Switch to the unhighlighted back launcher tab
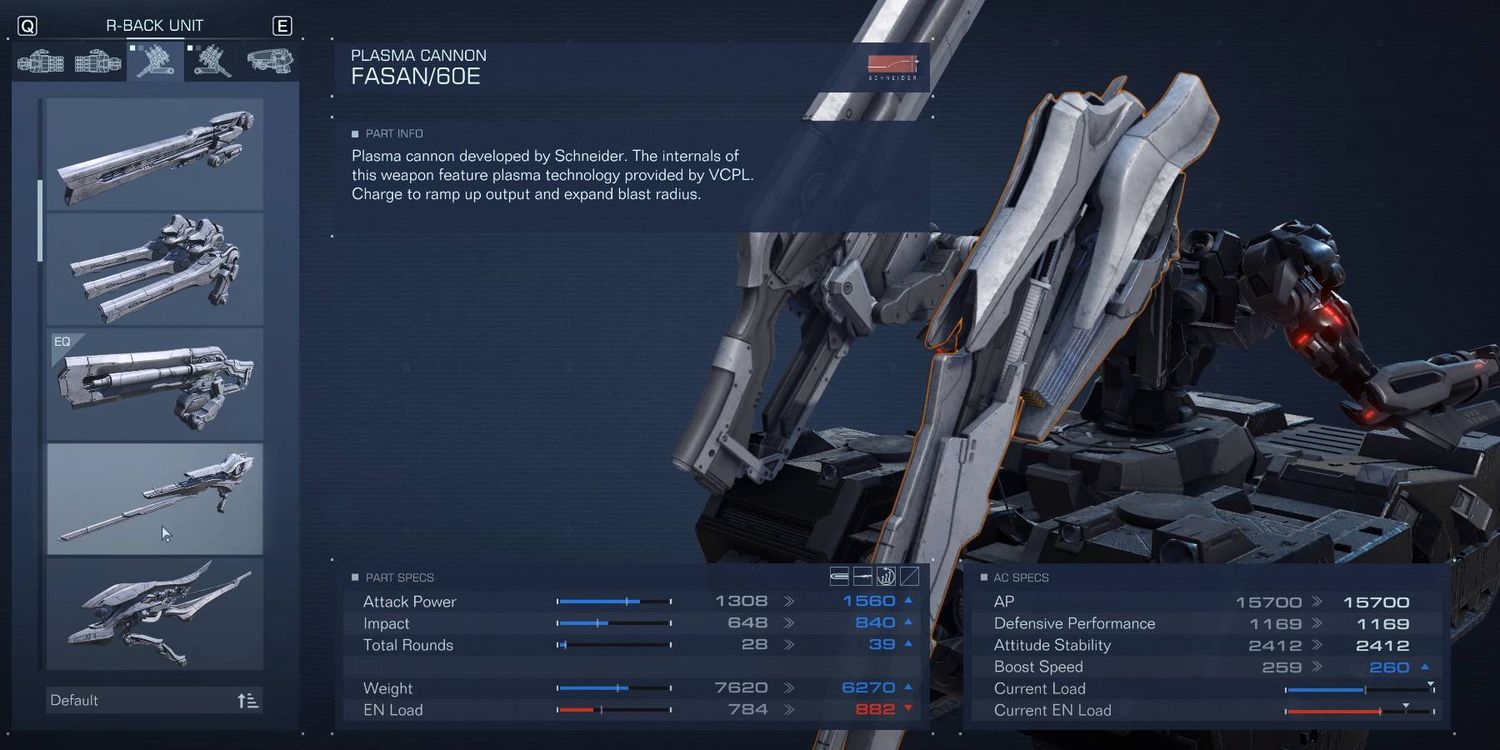This screenshot has width=1500, height=750. coord(212,62)
